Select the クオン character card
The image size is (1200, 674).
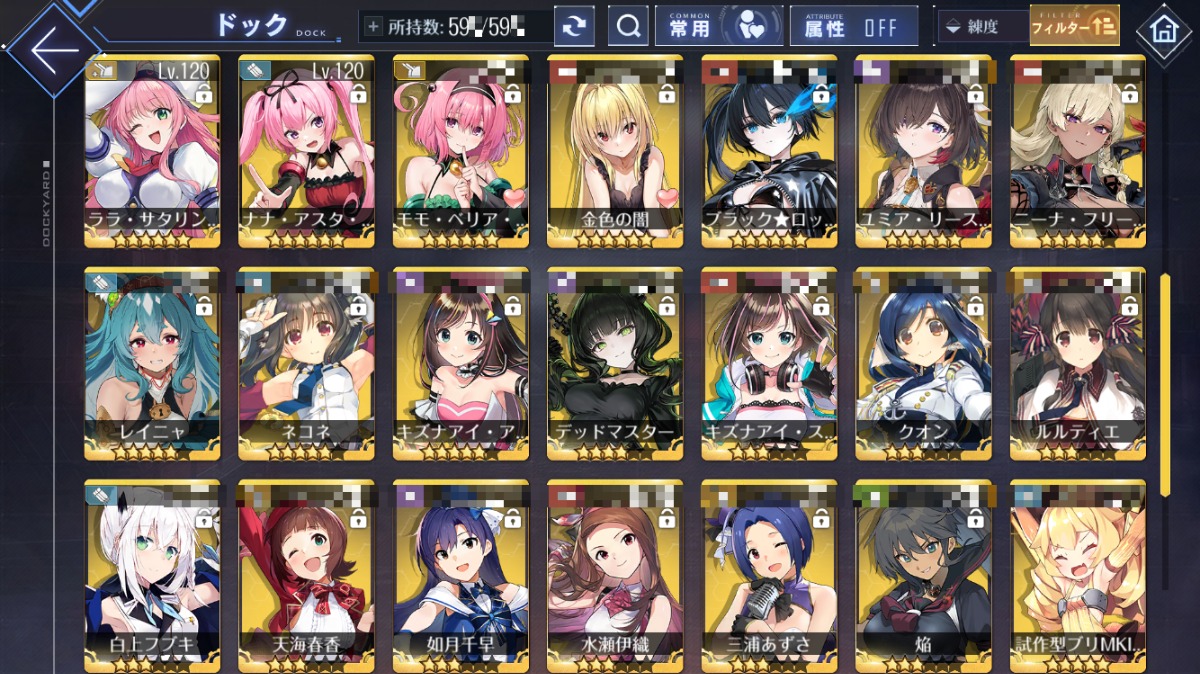point(923,364)
